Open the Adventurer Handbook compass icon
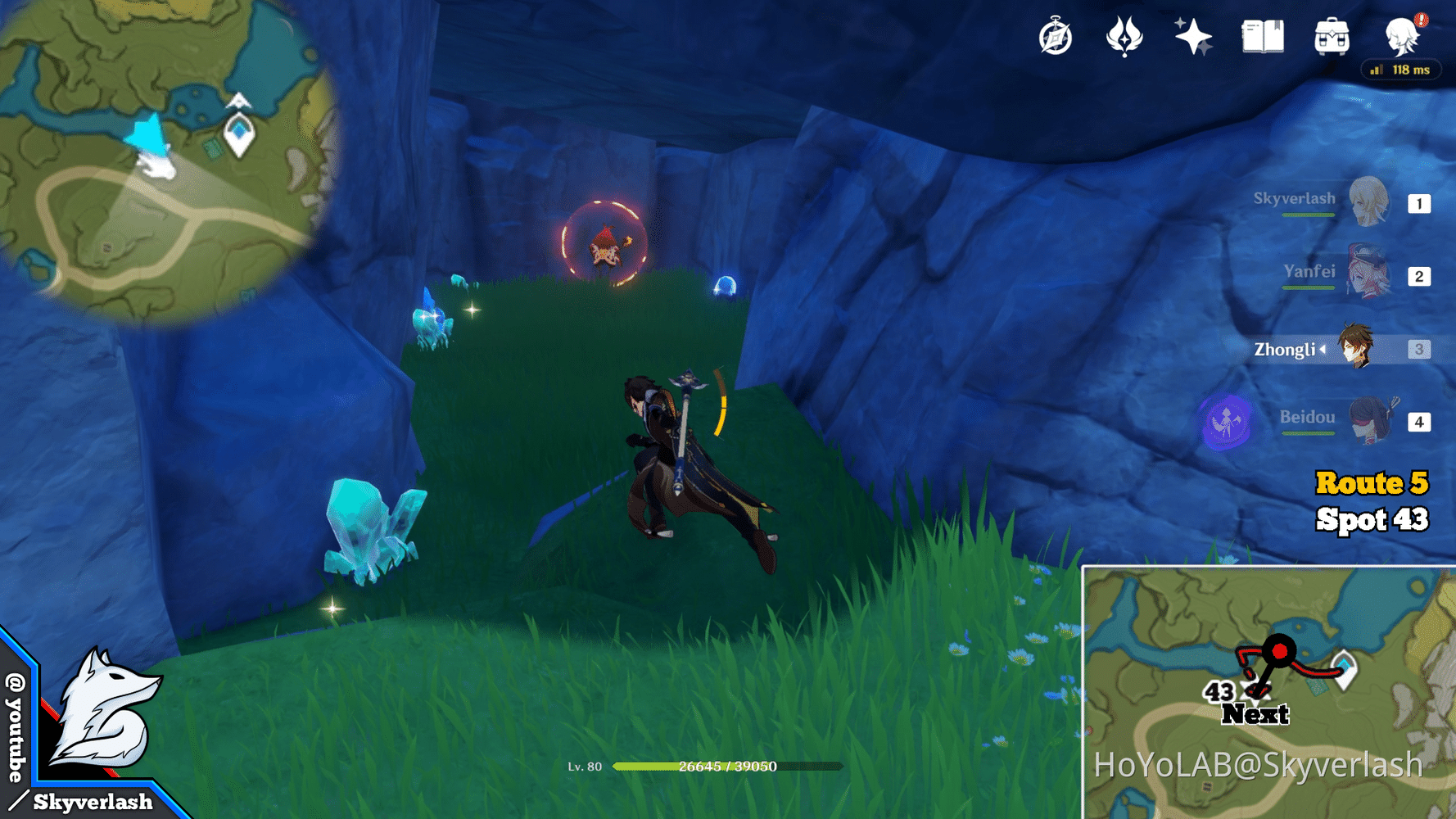The width and height of the screenshot is (1456, 819). click(x=1056, y=37)
